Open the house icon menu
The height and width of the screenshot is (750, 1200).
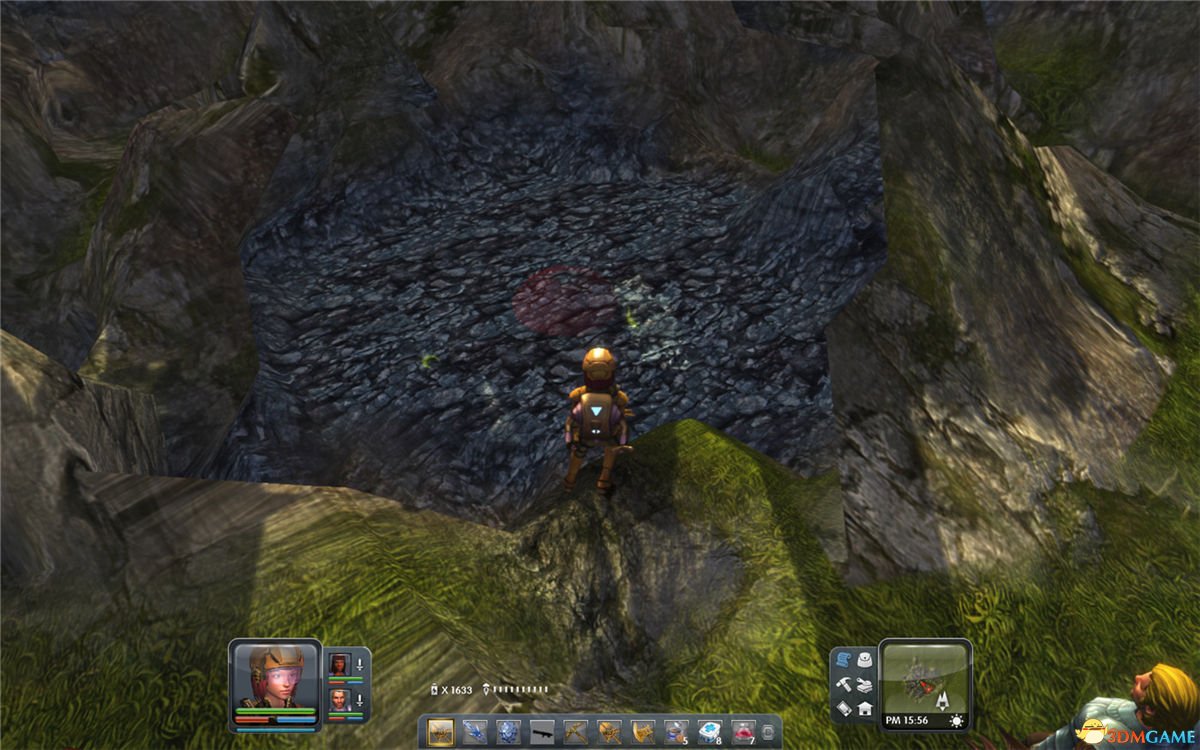(864, 708)
